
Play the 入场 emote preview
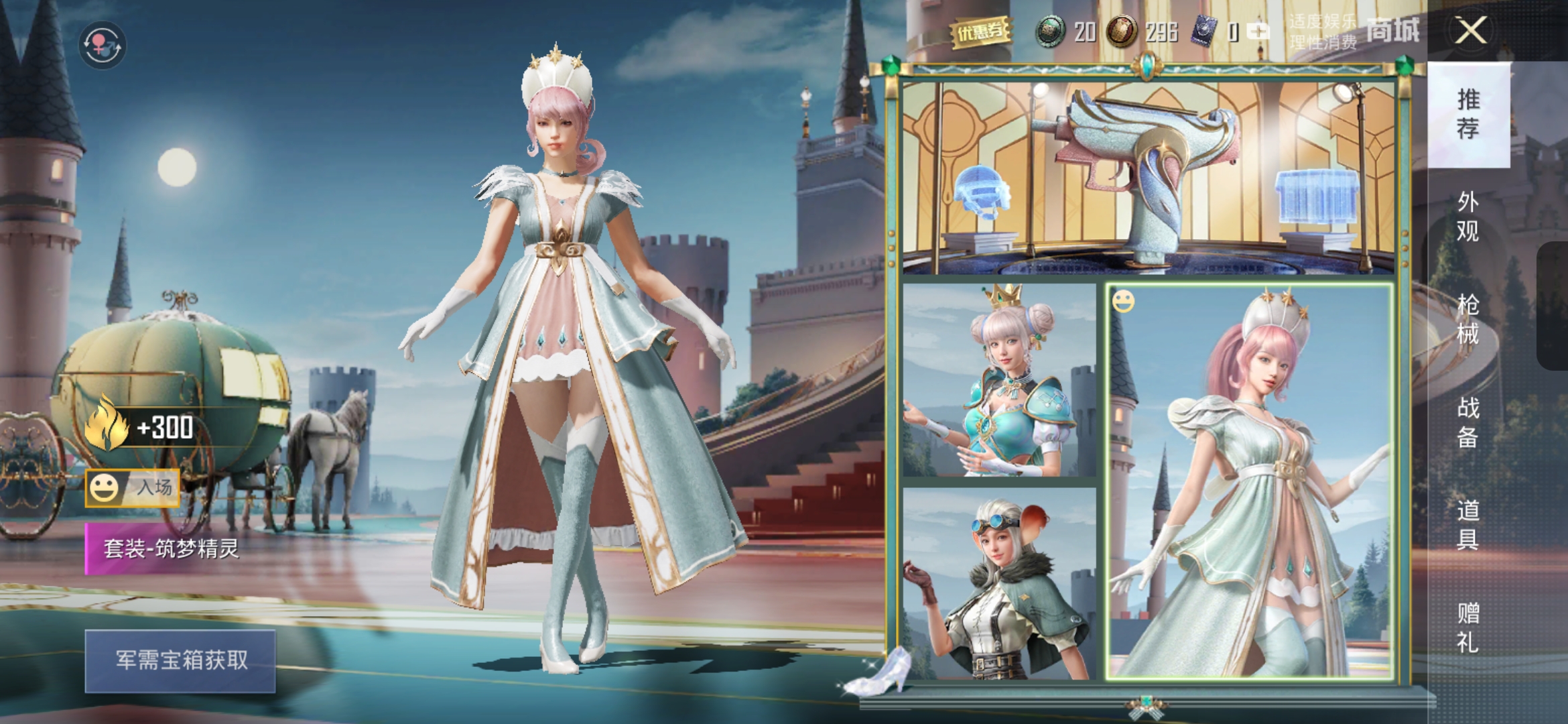pyautogui.click(x=133, y=488)
